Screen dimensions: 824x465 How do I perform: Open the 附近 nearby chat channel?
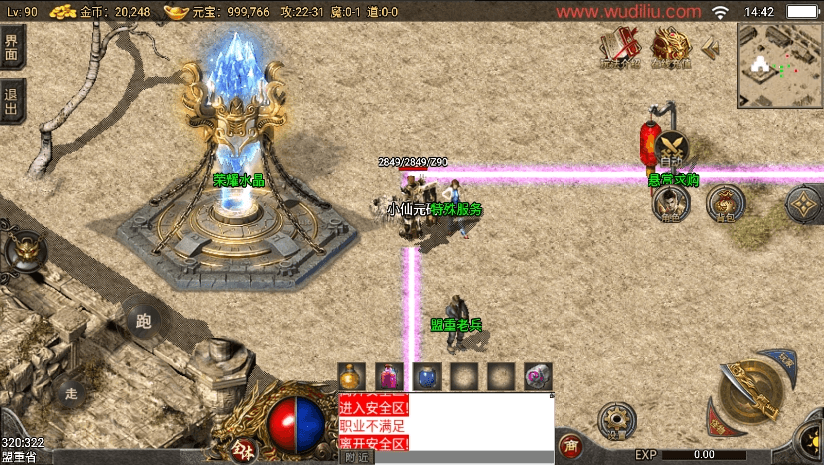click(356, 457)
